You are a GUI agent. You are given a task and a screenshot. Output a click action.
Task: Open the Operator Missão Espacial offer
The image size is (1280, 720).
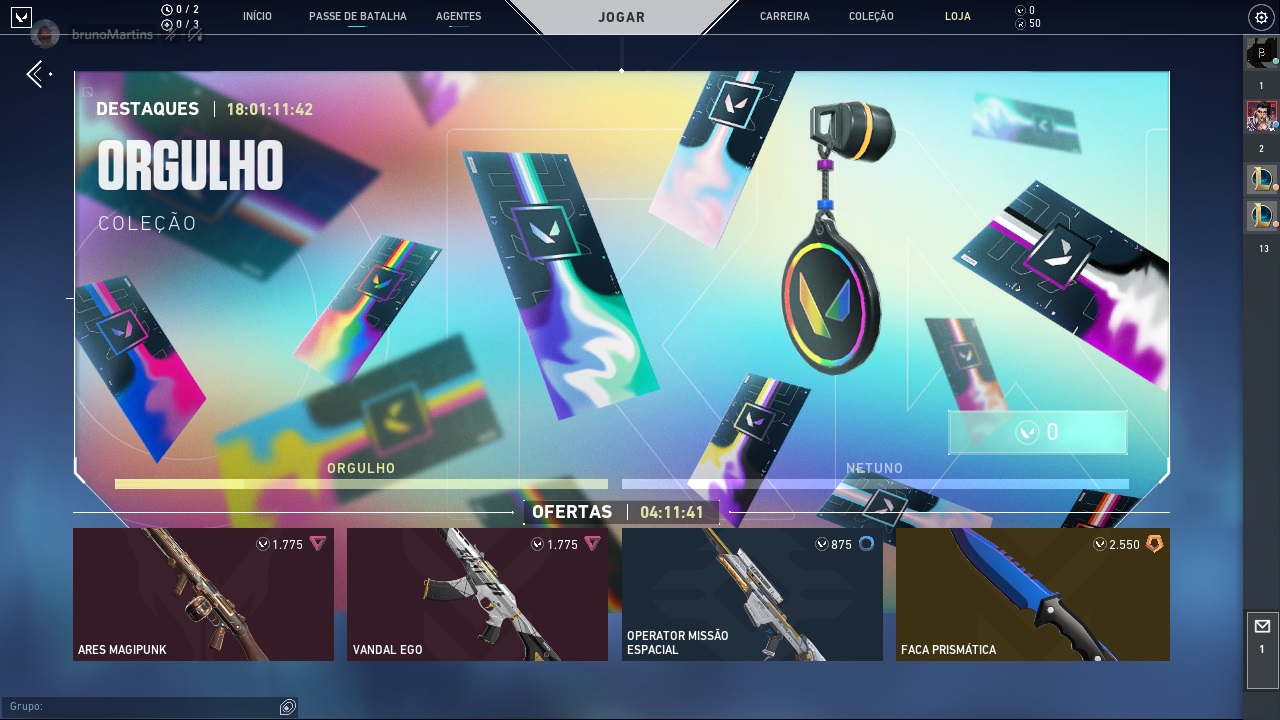tap(752, 594)
